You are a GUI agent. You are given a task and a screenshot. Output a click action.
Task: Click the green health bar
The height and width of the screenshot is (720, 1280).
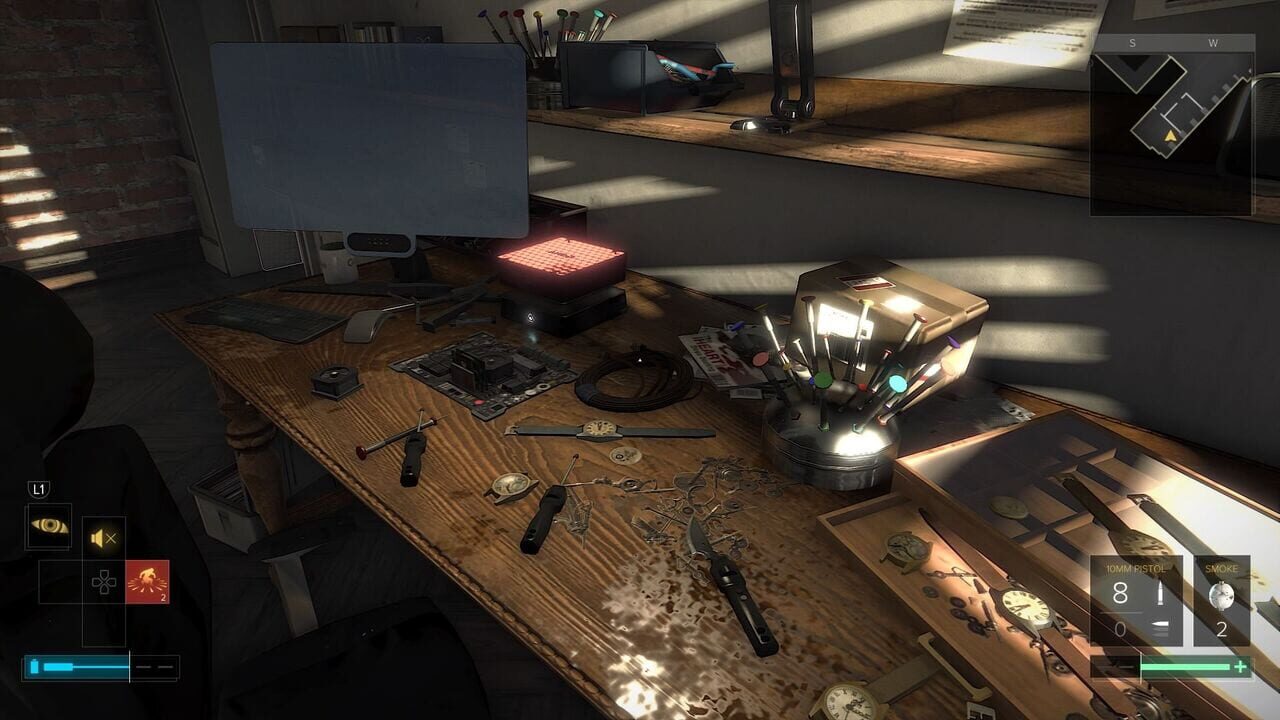pyautogui.click(x=1184, y=666)
